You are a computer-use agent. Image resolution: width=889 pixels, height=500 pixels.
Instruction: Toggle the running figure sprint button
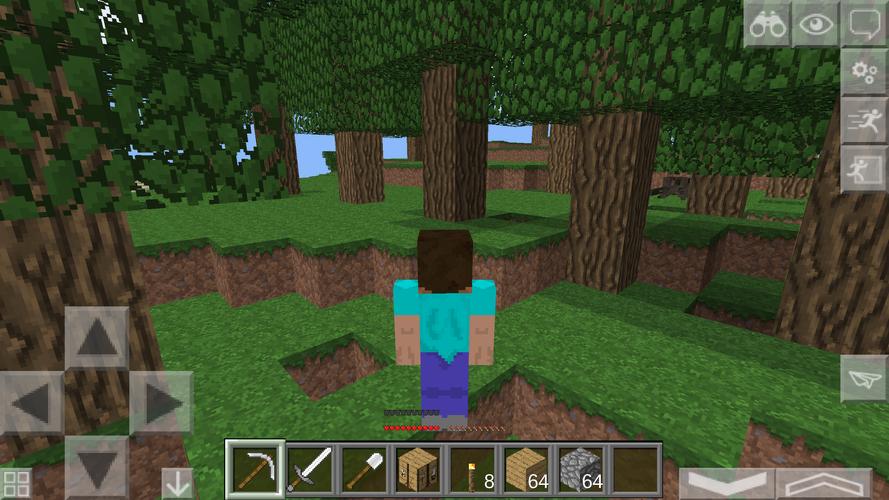tap(863, 120)
